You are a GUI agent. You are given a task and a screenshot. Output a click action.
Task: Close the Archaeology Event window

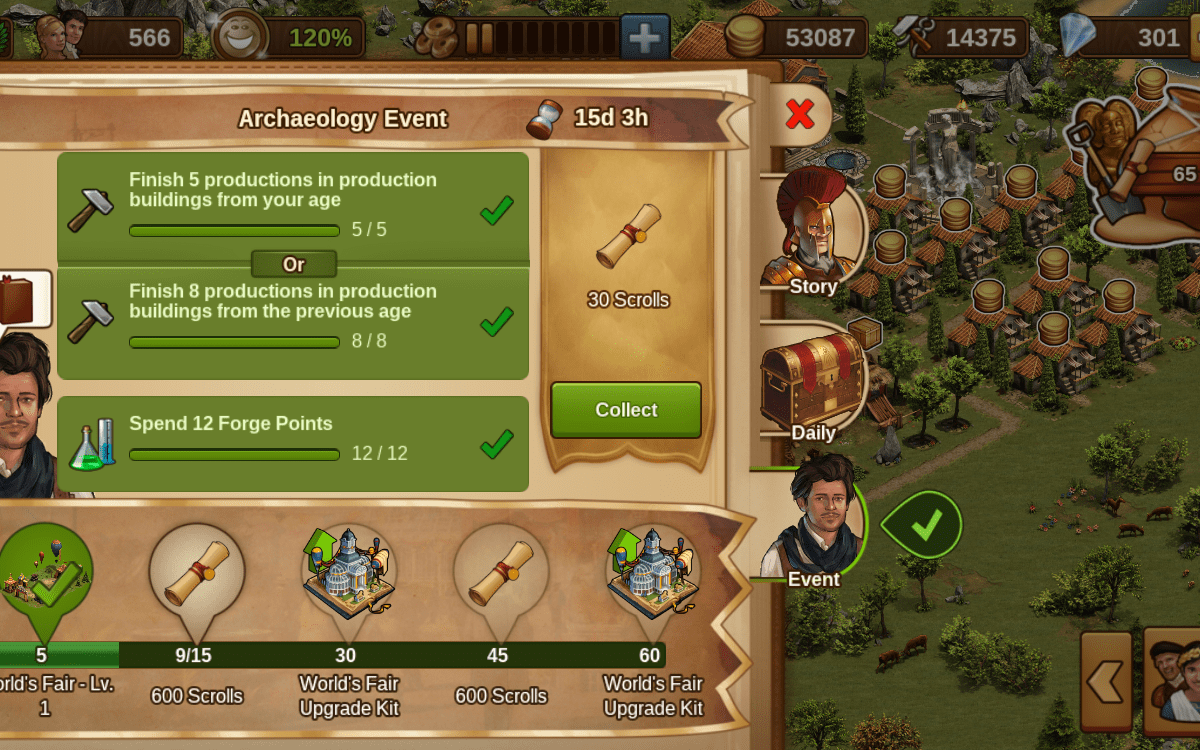799,115
